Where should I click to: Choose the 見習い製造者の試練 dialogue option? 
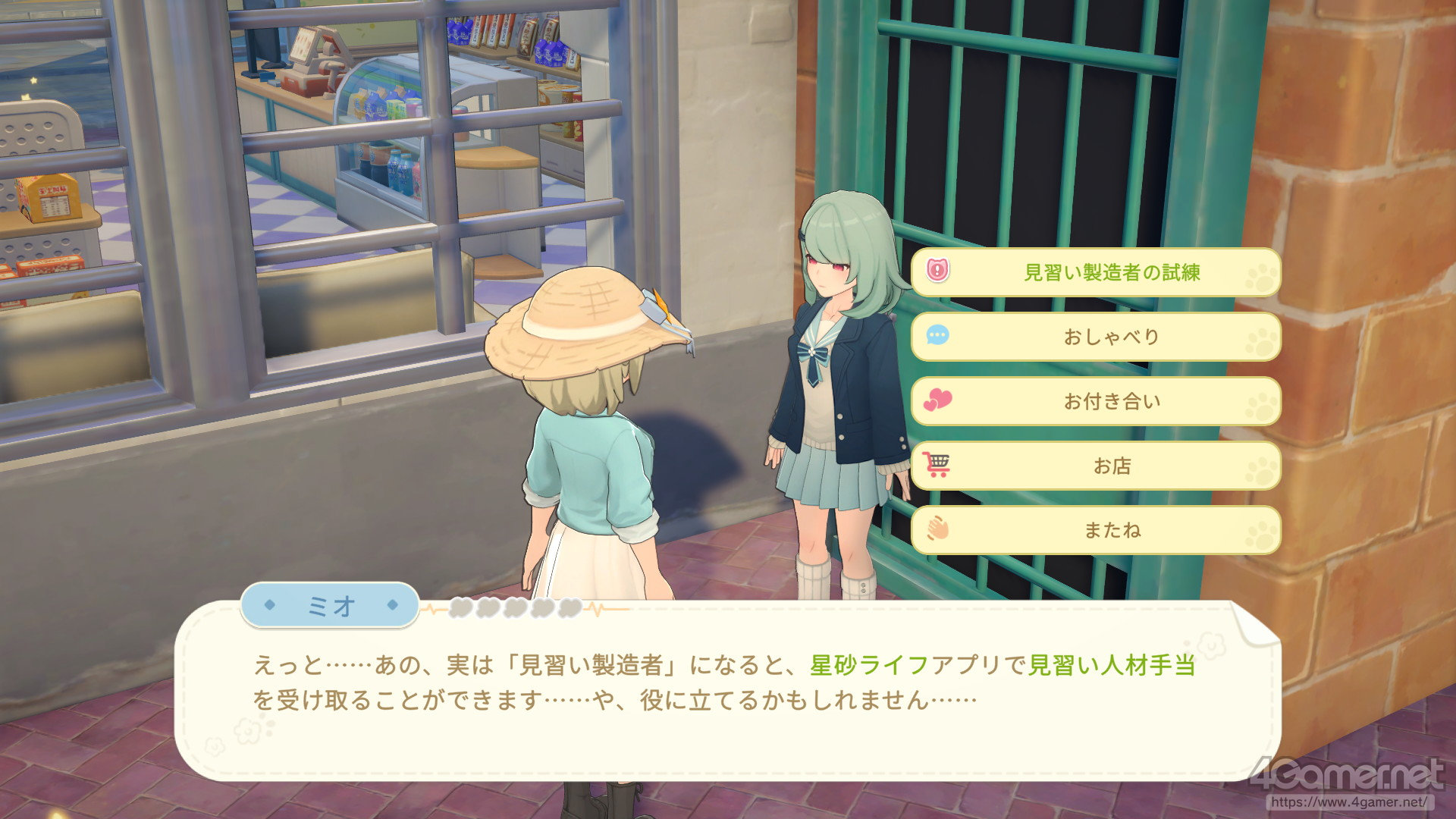tap(1096, 272)
